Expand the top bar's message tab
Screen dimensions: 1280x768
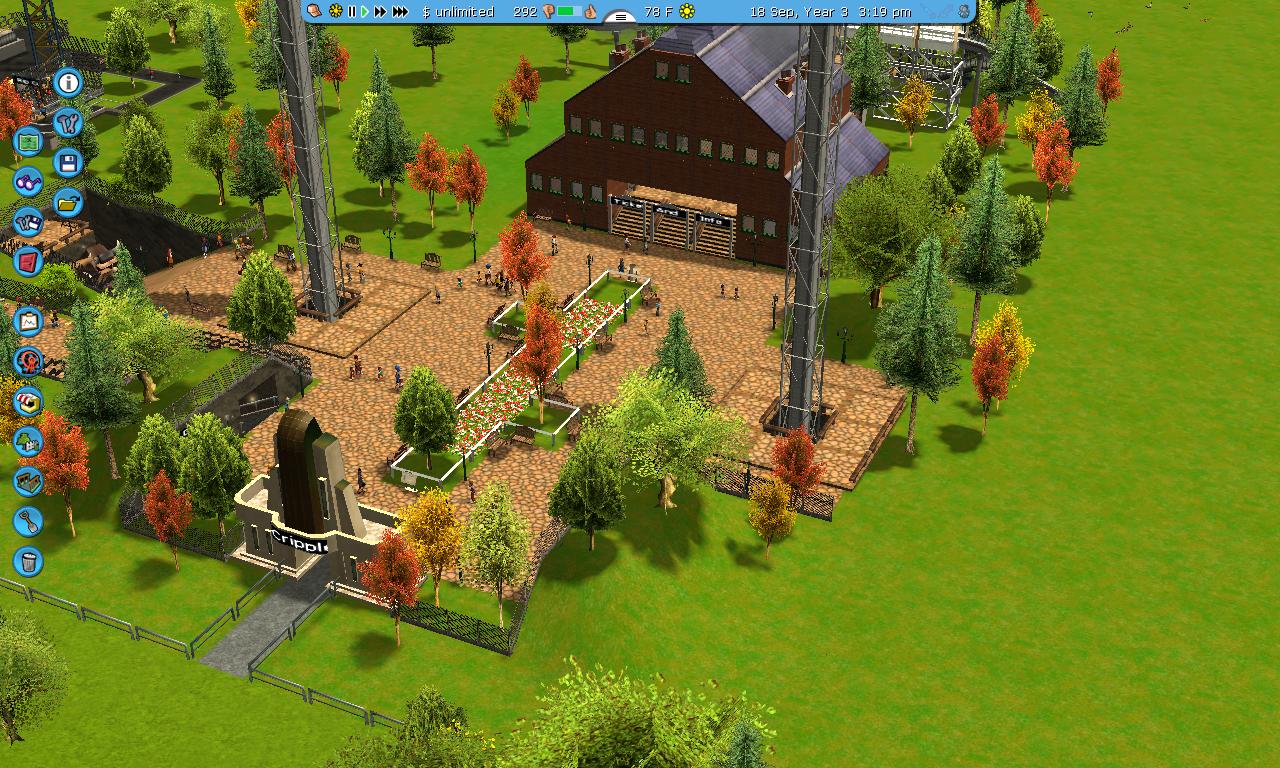point(621,16)
